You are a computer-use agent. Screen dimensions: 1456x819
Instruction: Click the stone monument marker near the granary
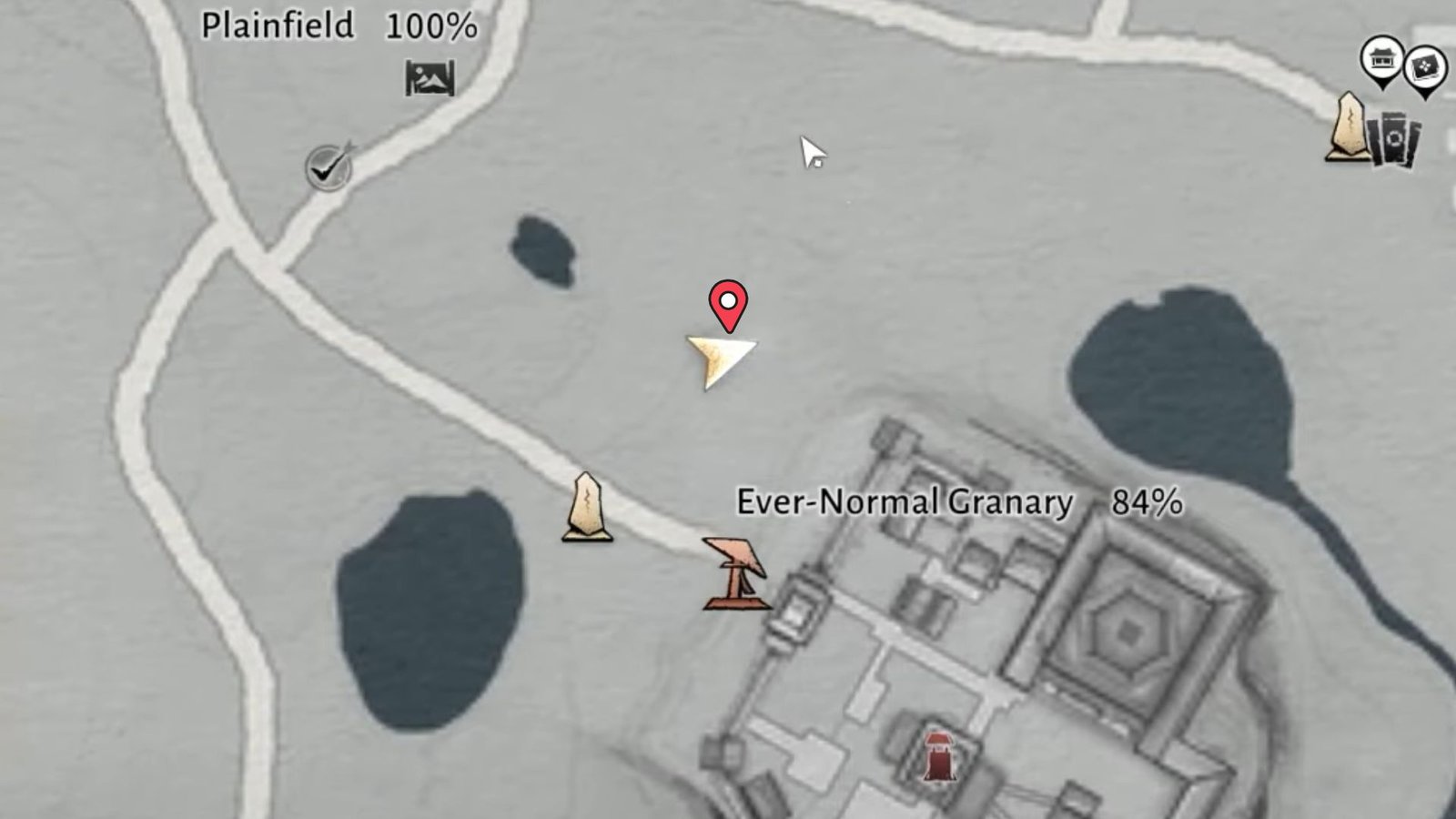[x=588, y=510]
